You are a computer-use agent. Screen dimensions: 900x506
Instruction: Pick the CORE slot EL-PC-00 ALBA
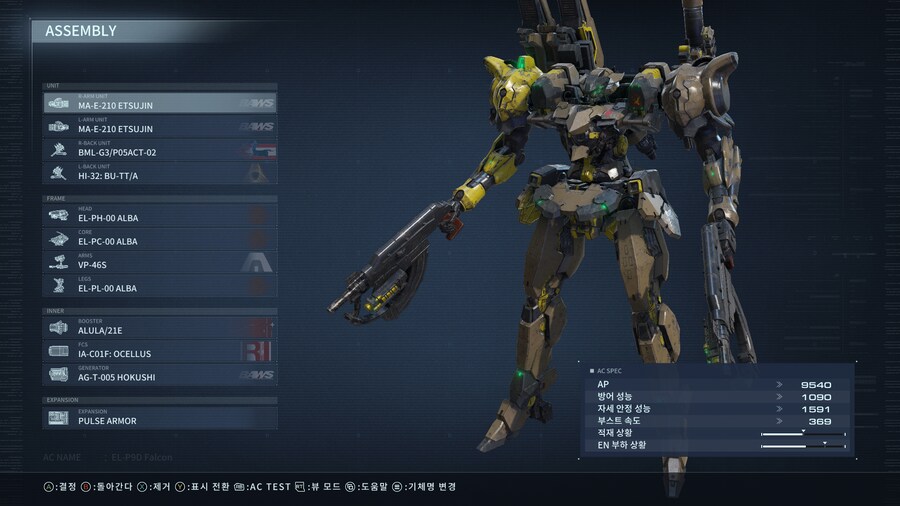[x=160, y=239]
